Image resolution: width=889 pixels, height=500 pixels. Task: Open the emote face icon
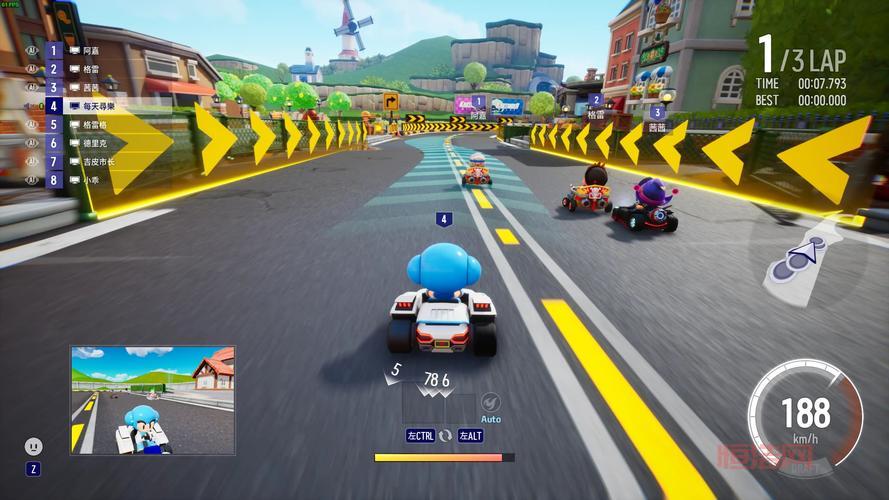click(34, 446)
